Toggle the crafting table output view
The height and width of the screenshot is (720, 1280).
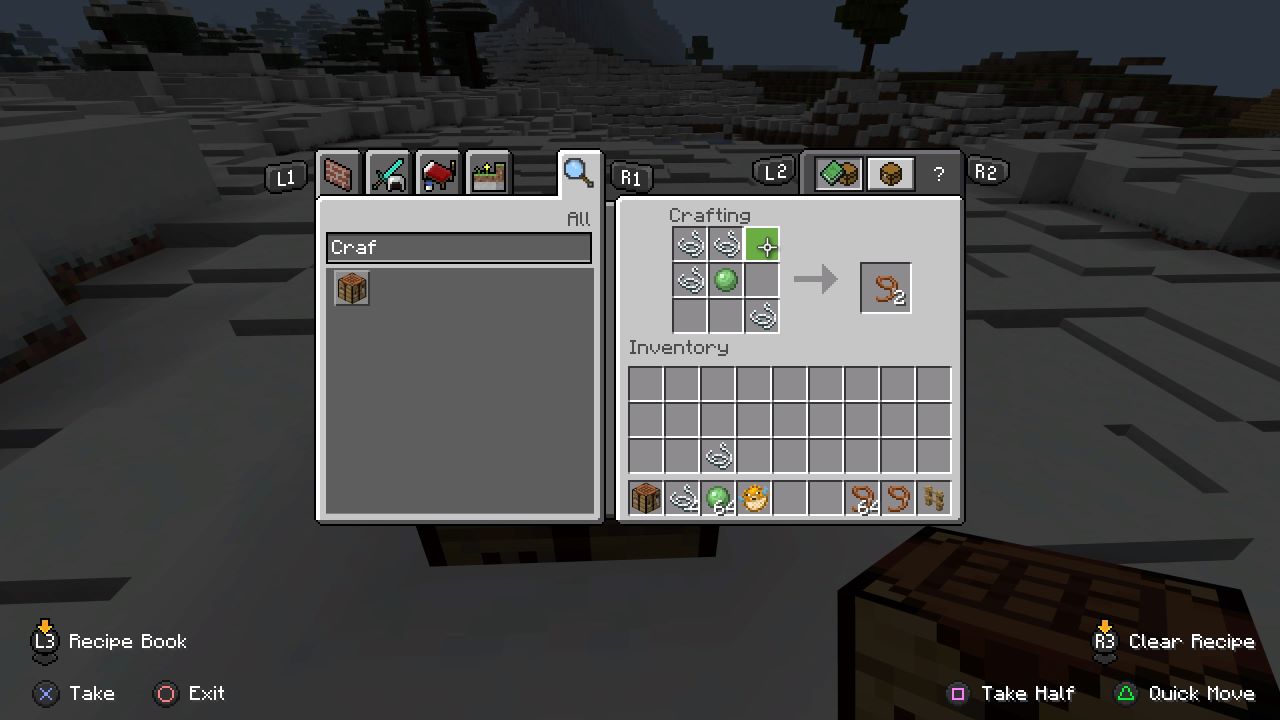click(889, 172)
